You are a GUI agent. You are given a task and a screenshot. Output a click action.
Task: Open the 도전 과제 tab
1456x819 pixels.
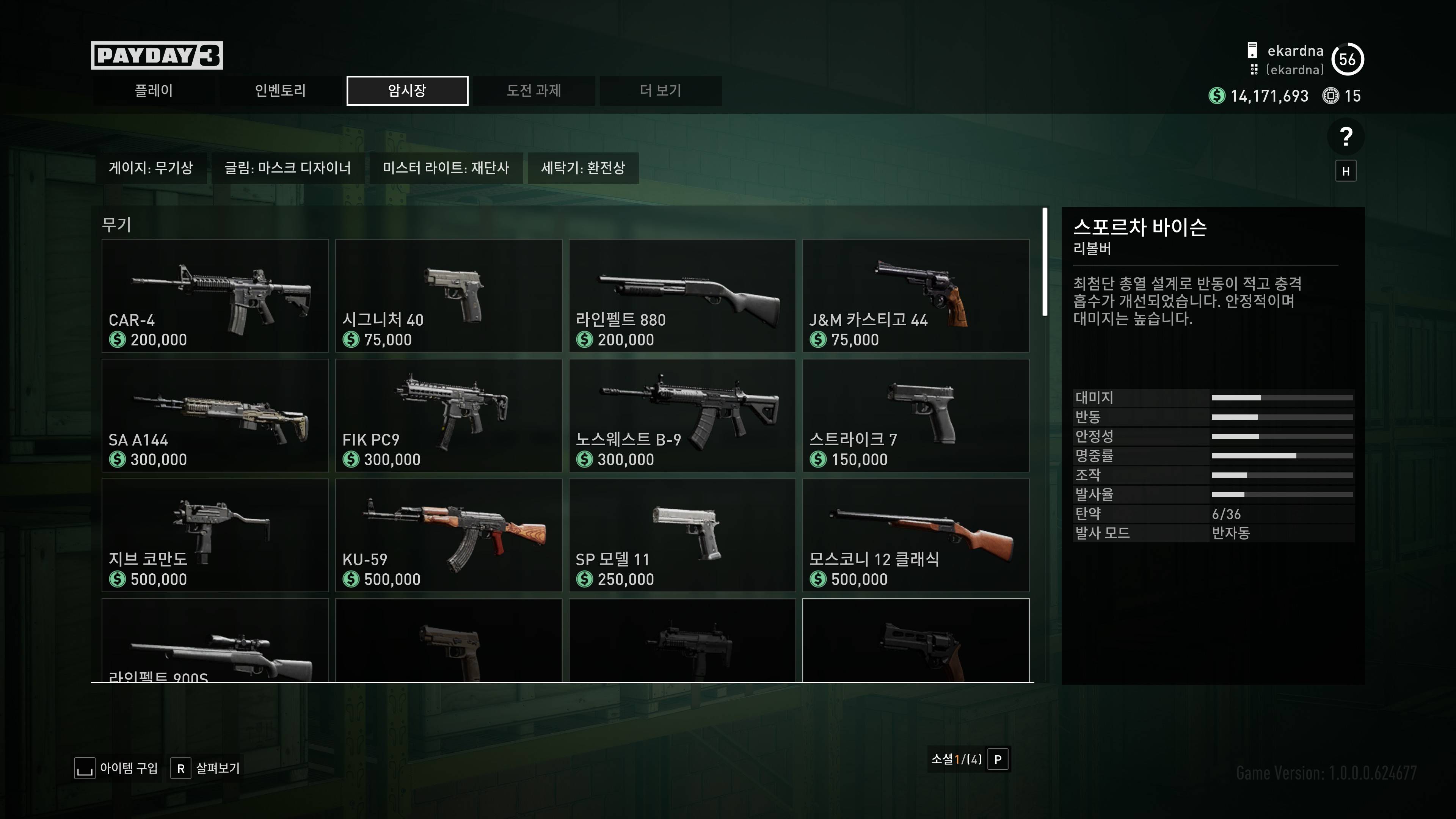tap(533, 91)
